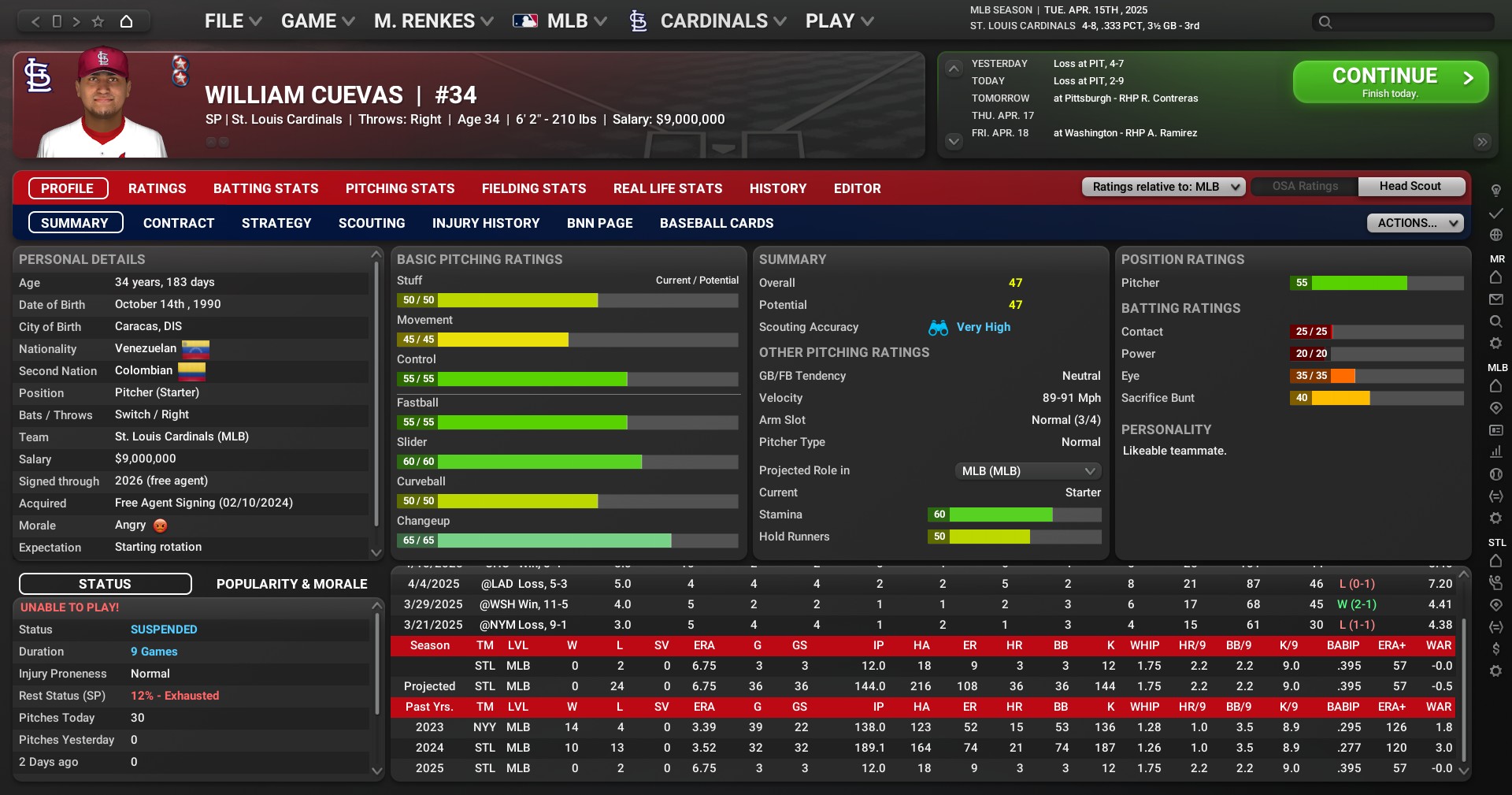Open the Ratings relative to MLB dropdown
This screenshot has width=1512, height=795.
1163,187
